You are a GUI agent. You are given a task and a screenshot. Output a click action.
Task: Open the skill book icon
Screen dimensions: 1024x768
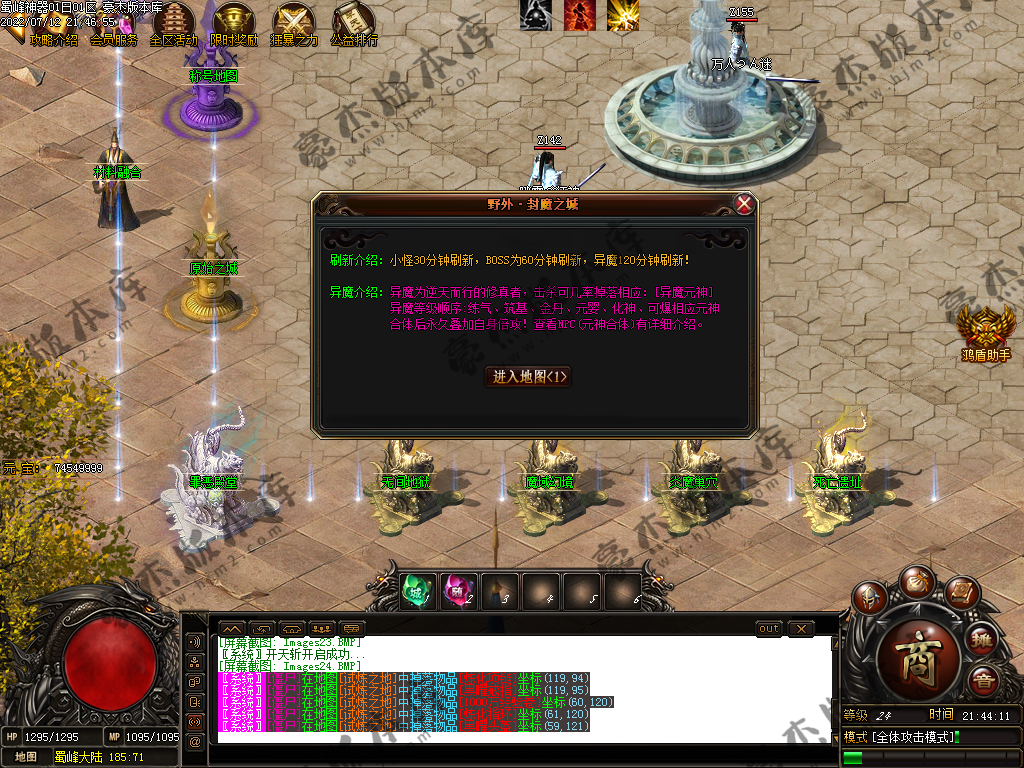(960, 595)
